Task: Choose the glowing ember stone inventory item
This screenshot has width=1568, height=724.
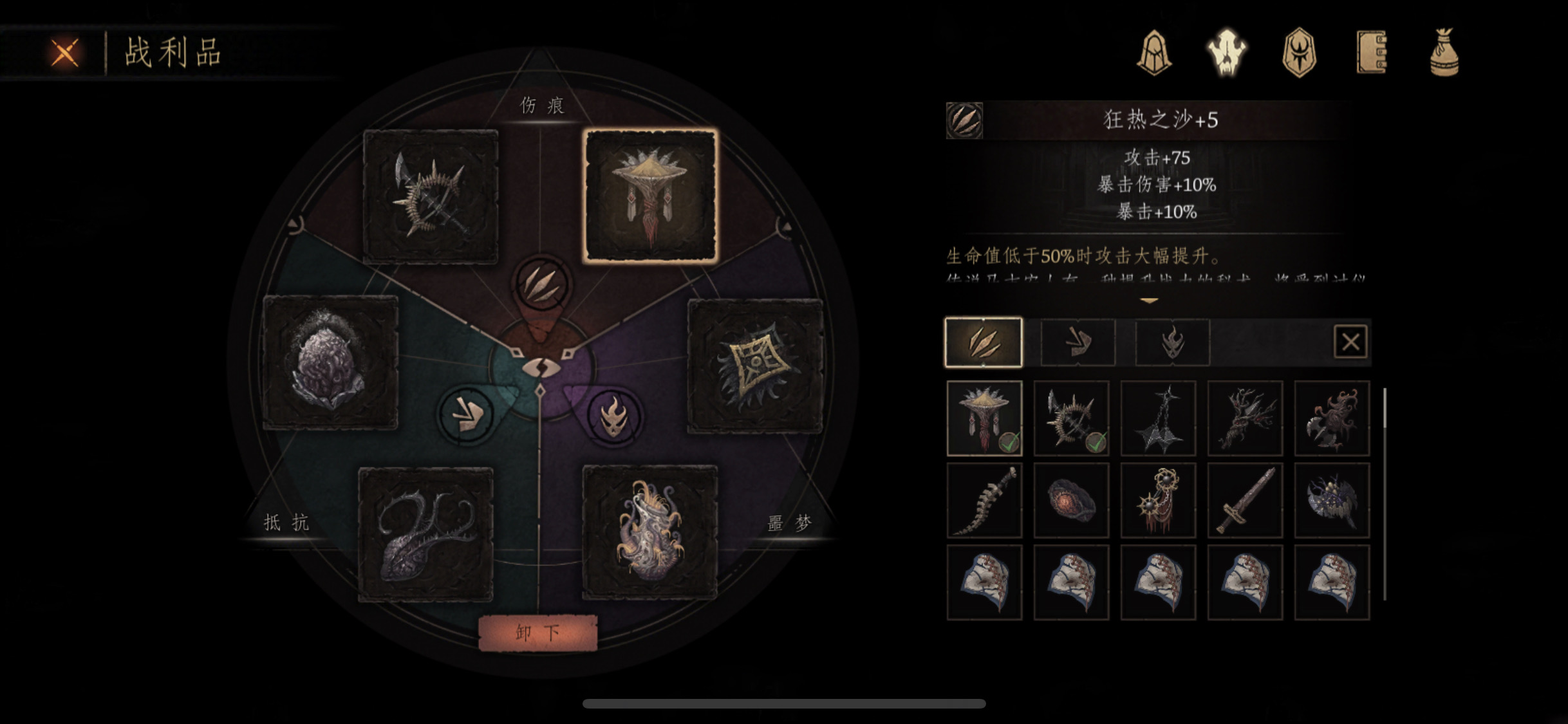Action: tap(1071, 501)
